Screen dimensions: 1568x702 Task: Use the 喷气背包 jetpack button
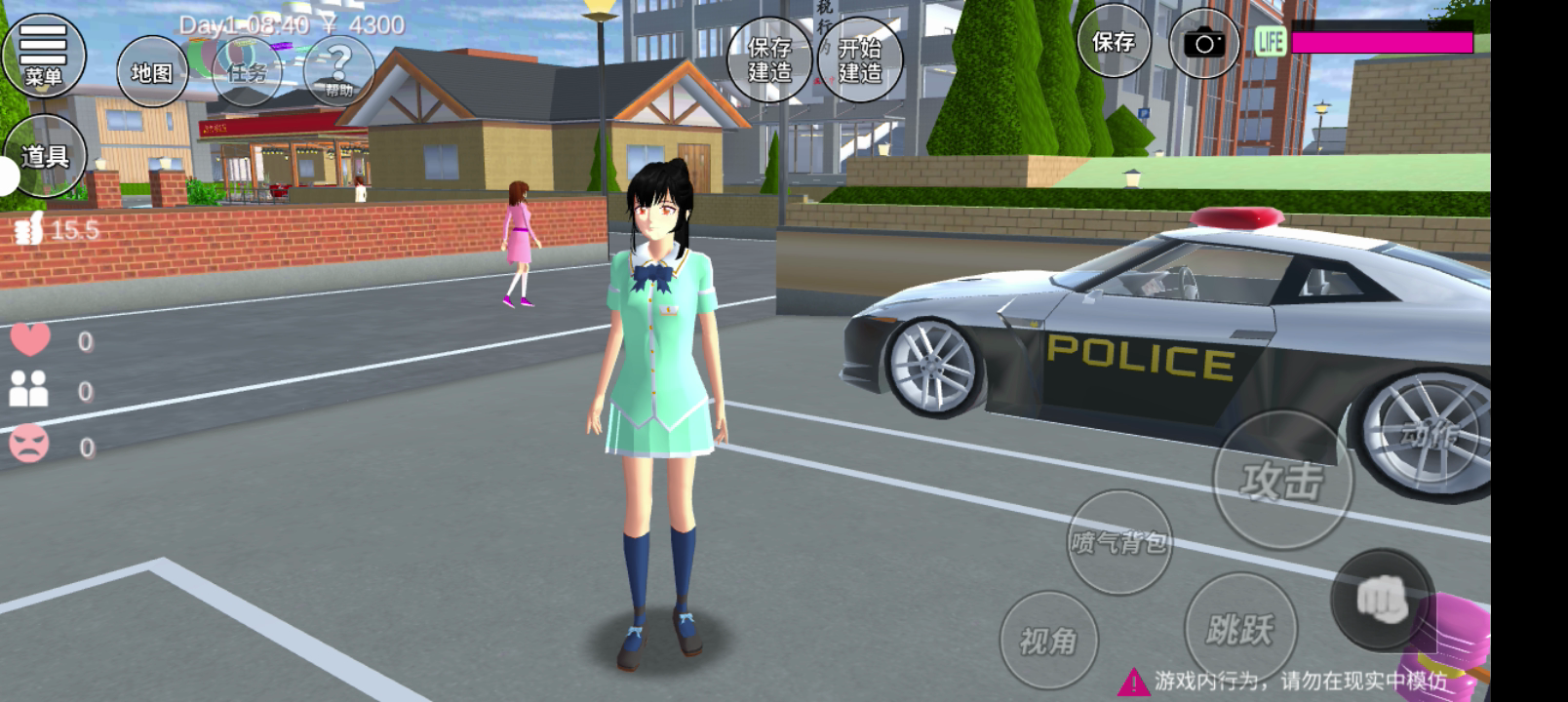(1118, 542)
